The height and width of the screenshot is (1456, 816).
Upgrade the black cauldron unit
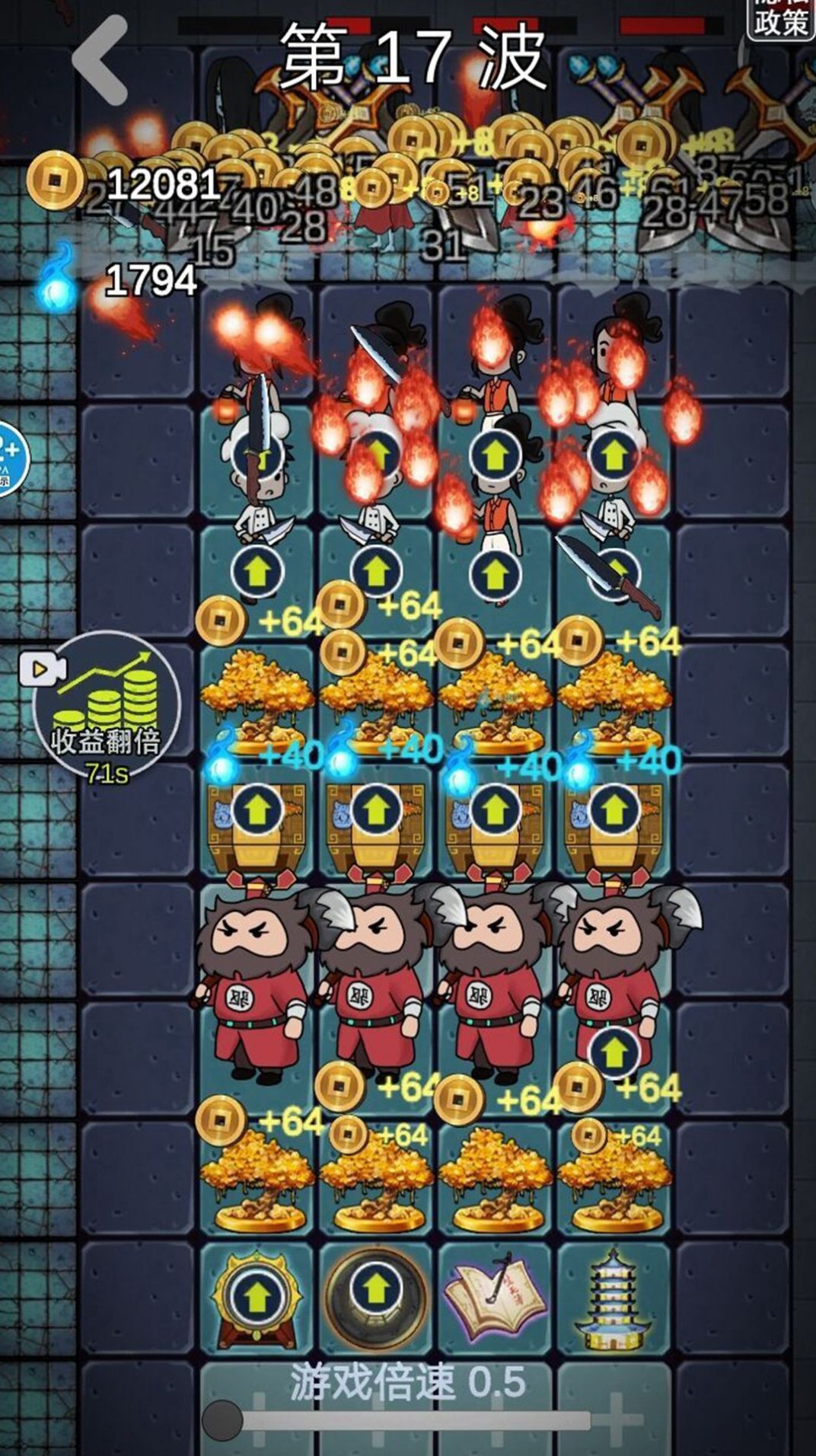click(x=373, y=1288)
